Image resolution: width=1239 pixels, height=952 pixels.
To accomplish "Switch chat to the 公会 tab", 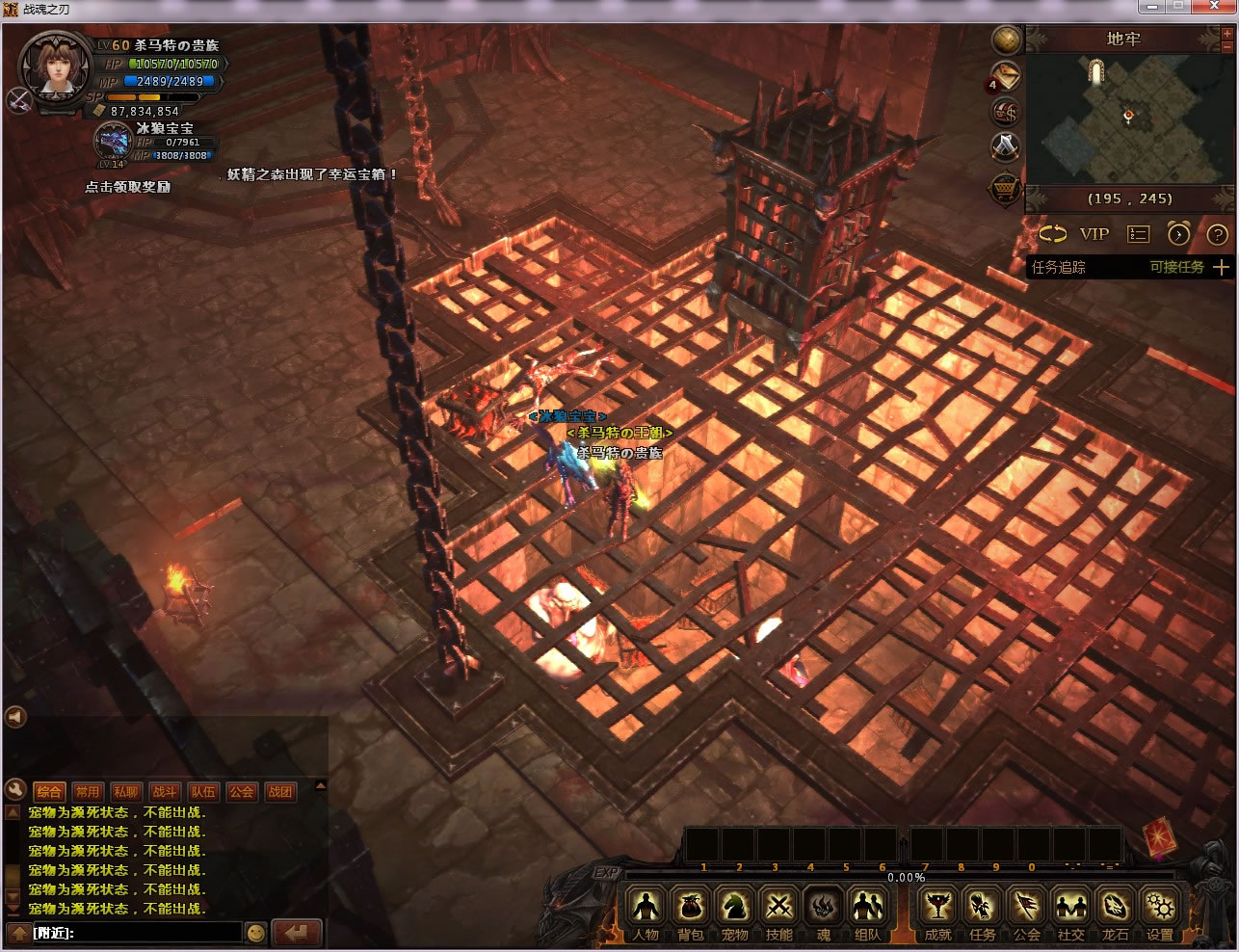I will click(x=241, y=792).
